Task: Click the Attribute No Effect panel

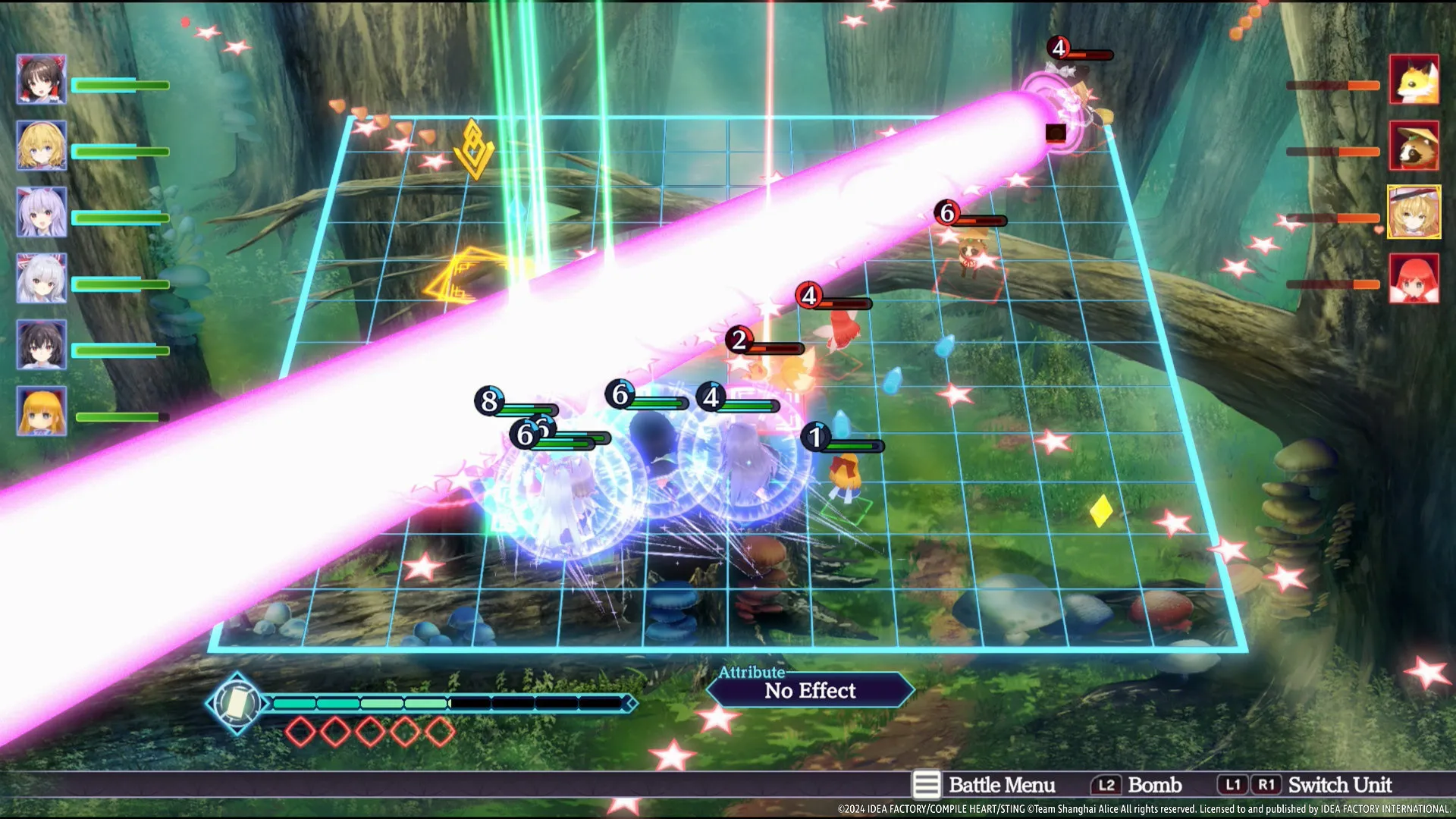Action: 810,689
